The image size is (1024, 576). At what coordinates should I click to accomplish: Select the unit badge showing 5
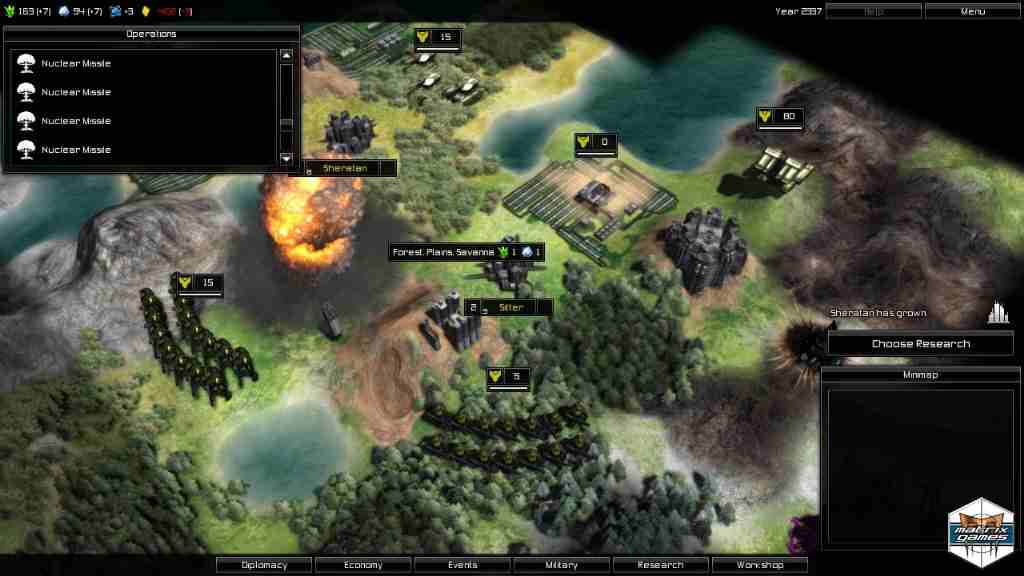point(508,377)
